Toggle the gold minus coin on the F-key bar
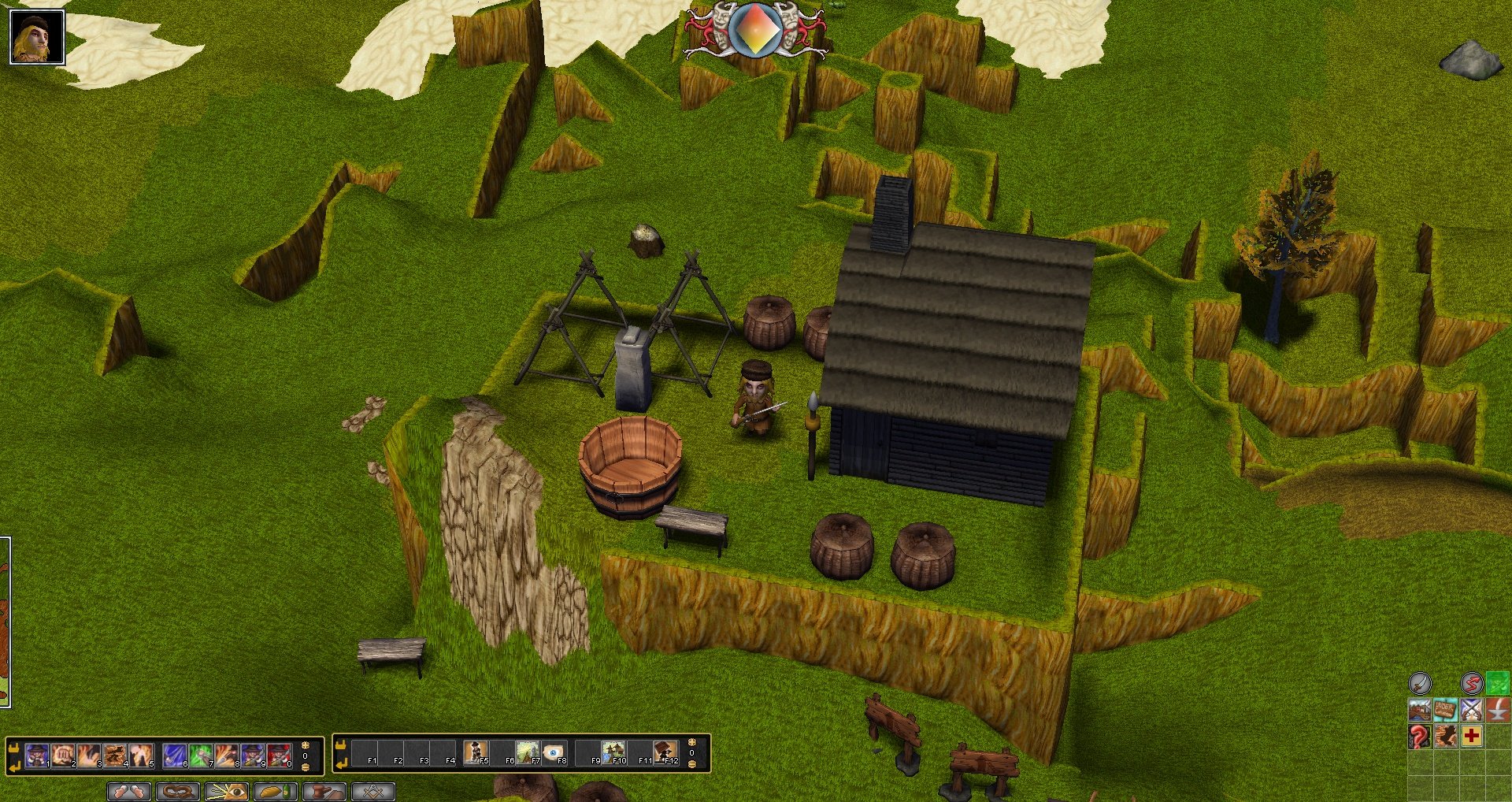 pos(693,764)
